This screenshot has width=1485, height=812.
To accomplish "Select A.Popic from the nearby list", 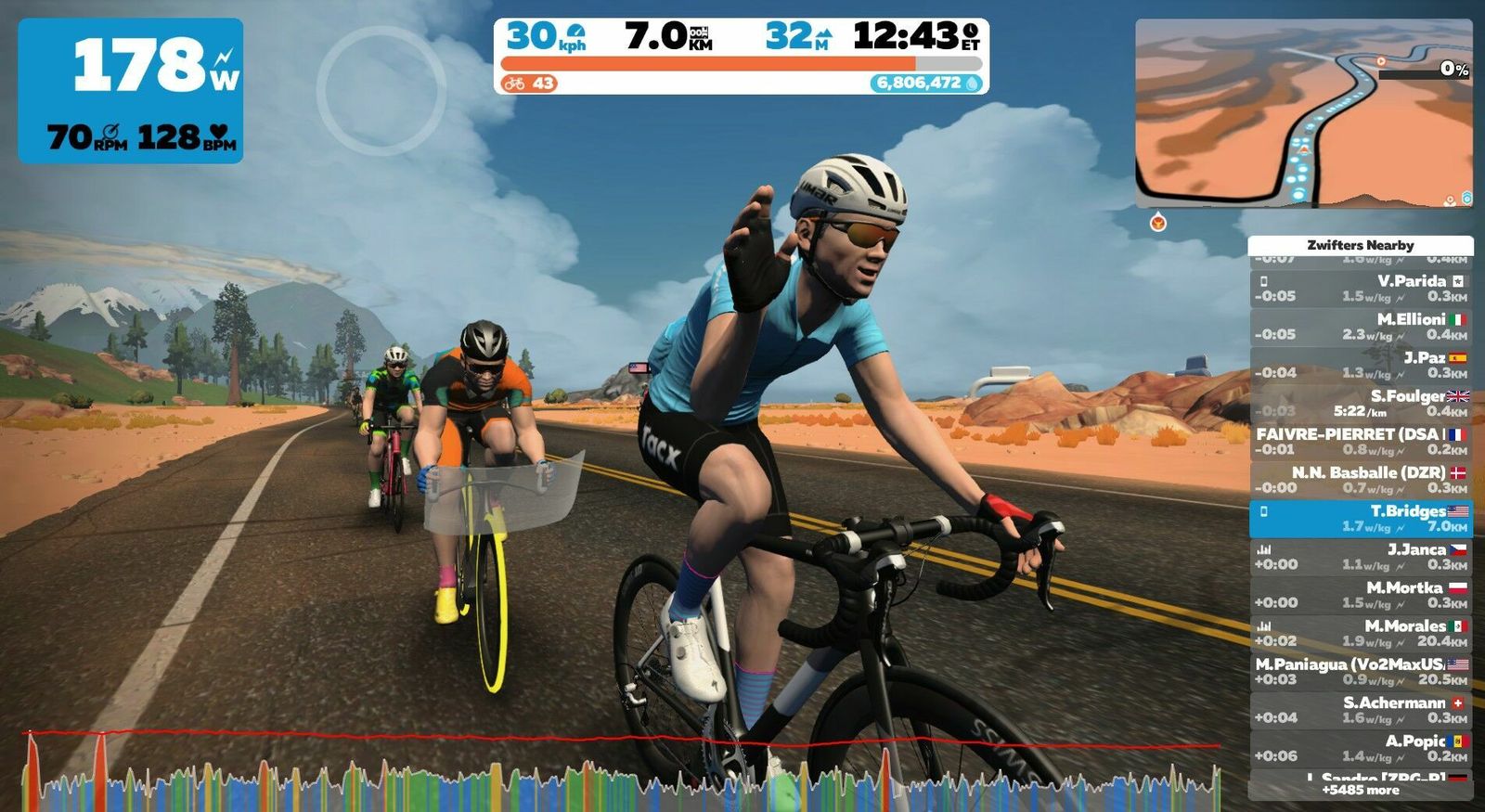I will click(1361, 748).
